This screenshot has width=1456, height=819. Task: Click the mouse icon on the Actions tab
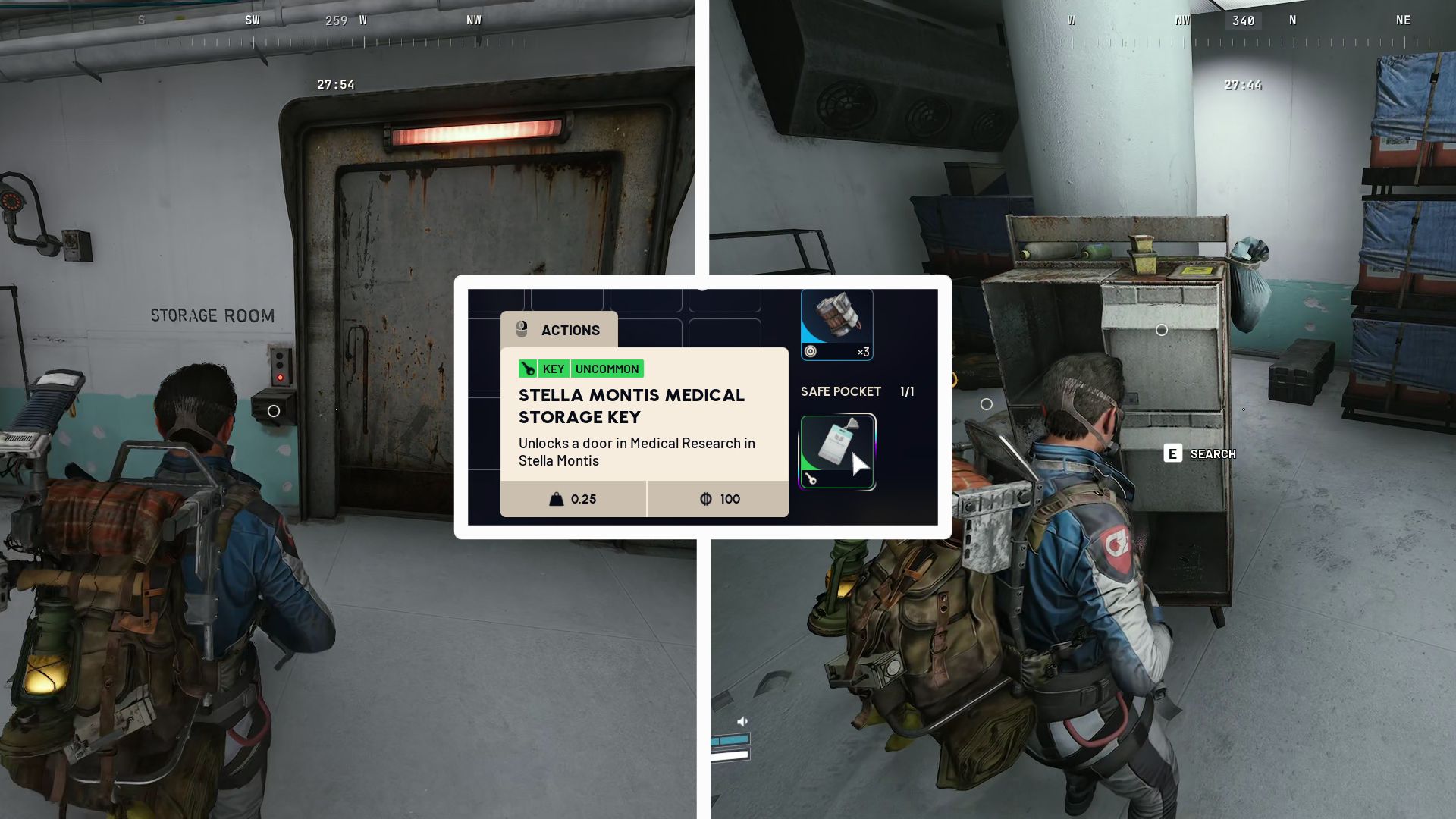tap(522, 329)
